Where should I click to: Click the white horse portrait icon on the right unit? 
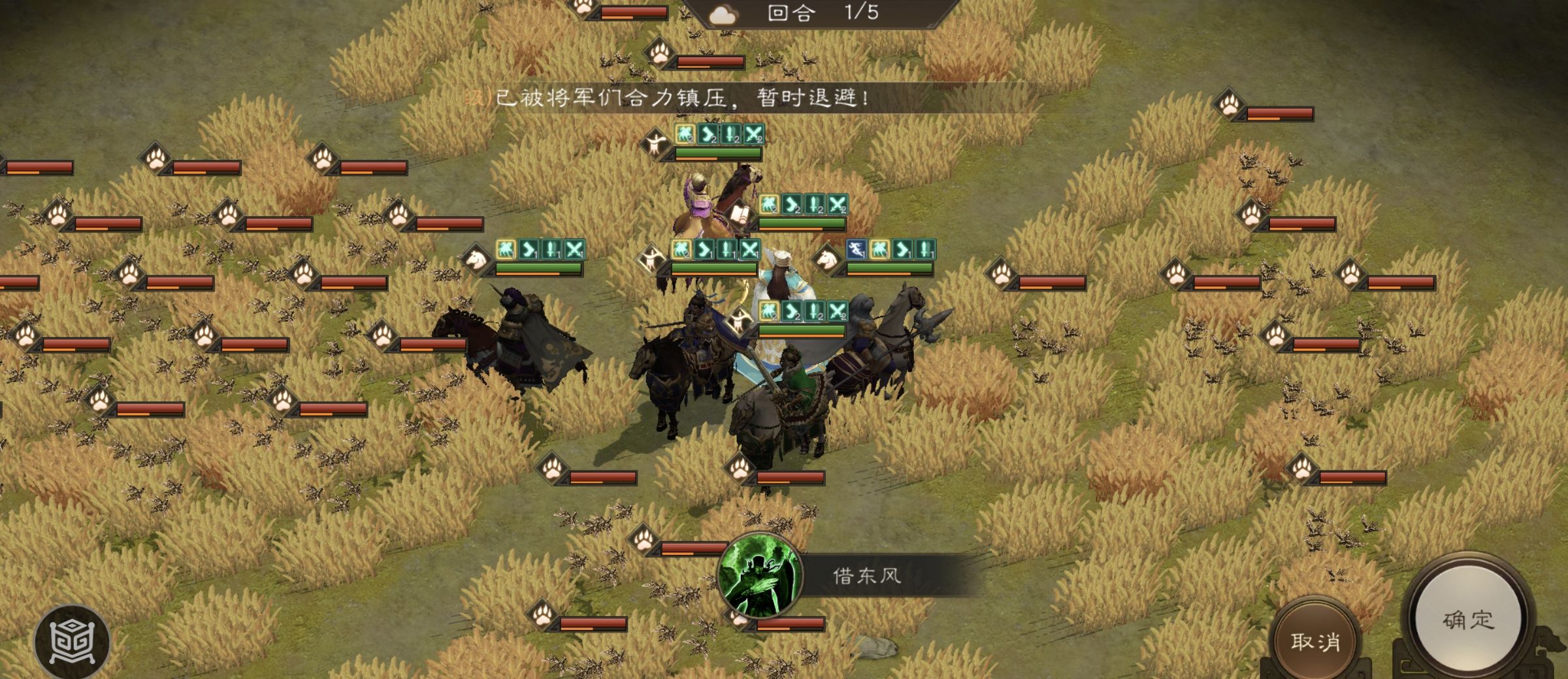pos(827,261)
